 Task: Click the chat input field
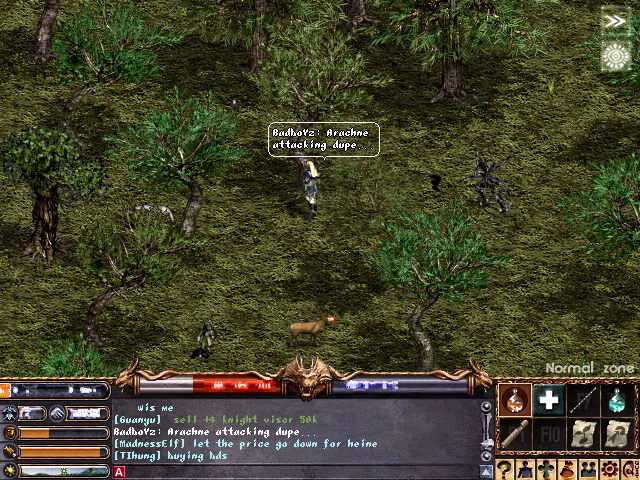pyautogui.click(x=300, y=472)
